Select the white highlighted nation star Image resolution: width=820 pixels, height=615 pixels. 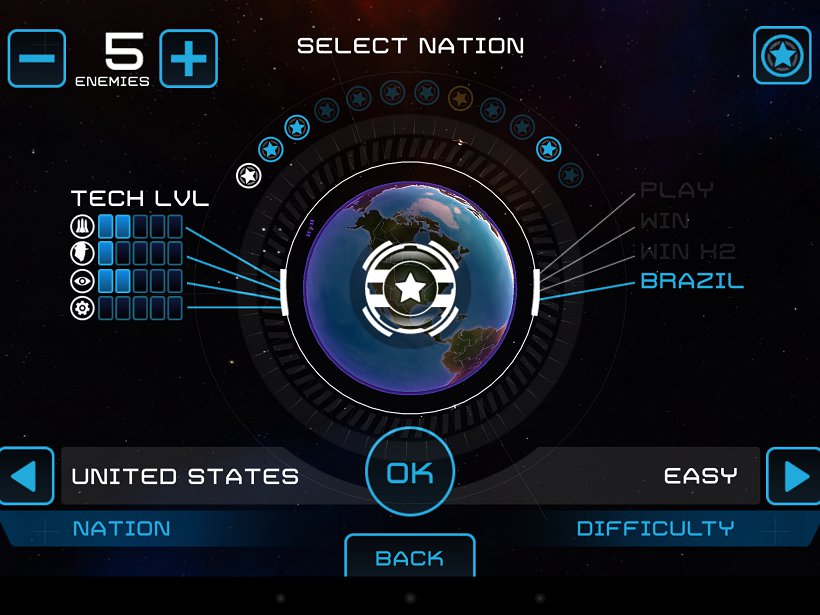pyautogui.click(x=248, y=176)
